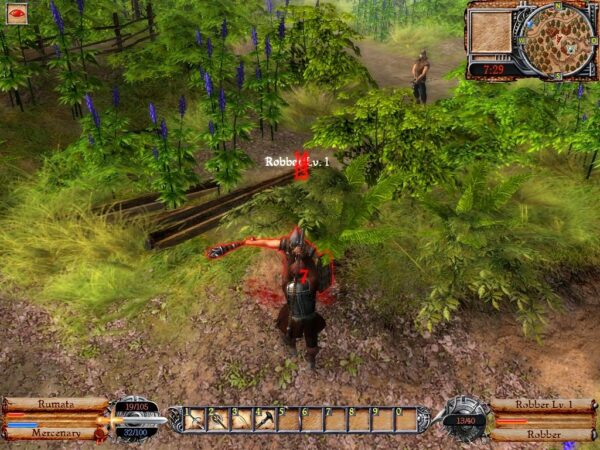Select the hammer in hotbar slot 4
Image resolution: width=600 pixels, height=450 pixels.
[264, 419]
